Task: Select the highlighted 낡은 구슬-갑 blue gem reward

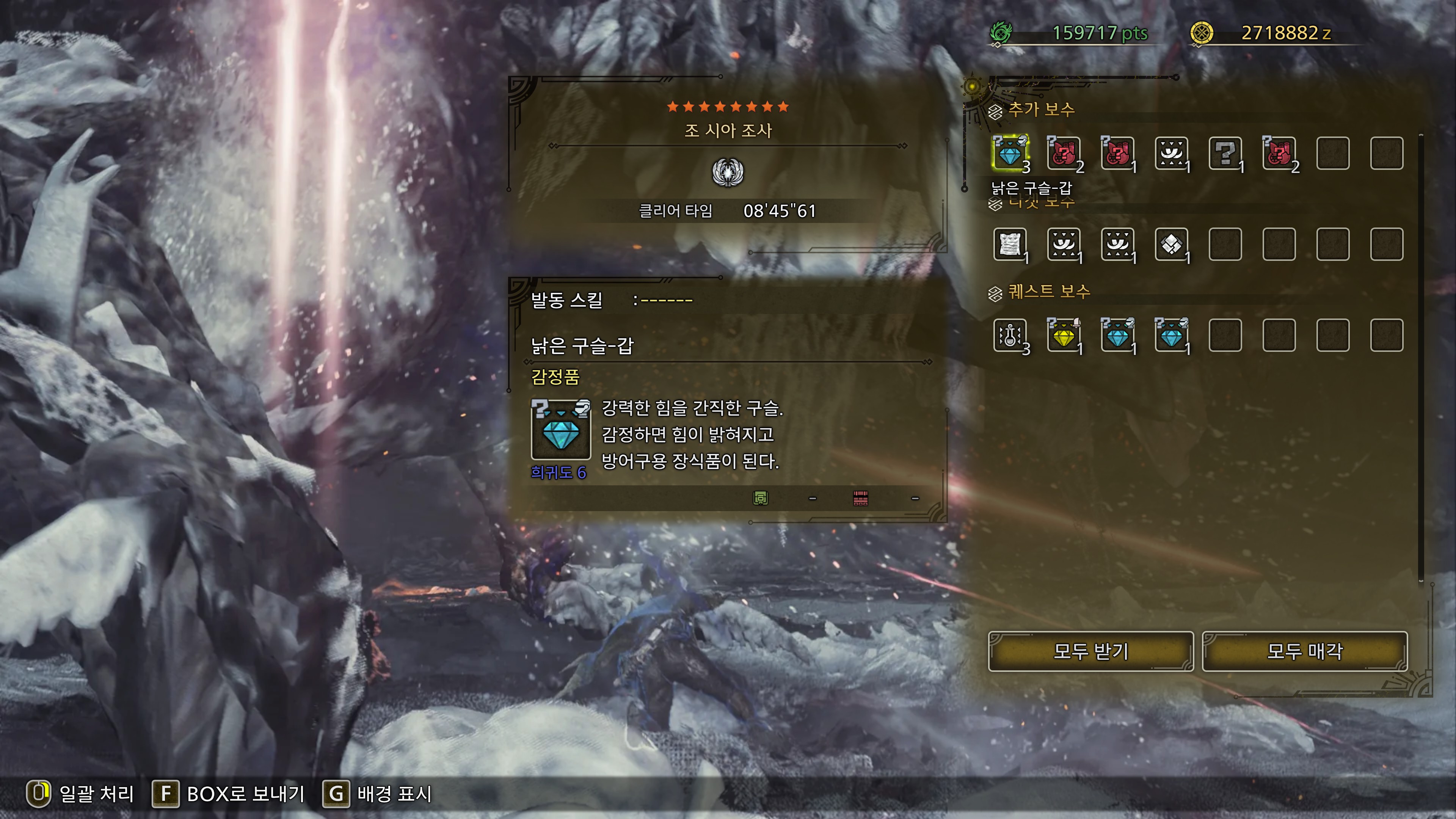Action: (x=1010, y=153)
